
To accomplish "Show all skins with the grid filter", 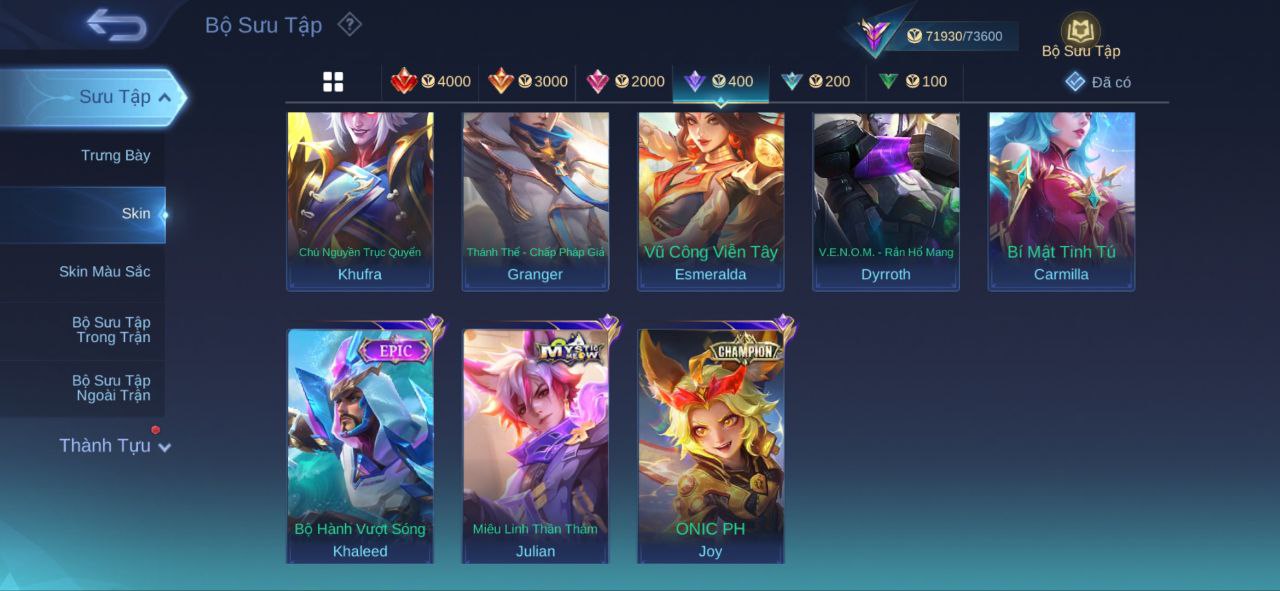I will [333, 82].
